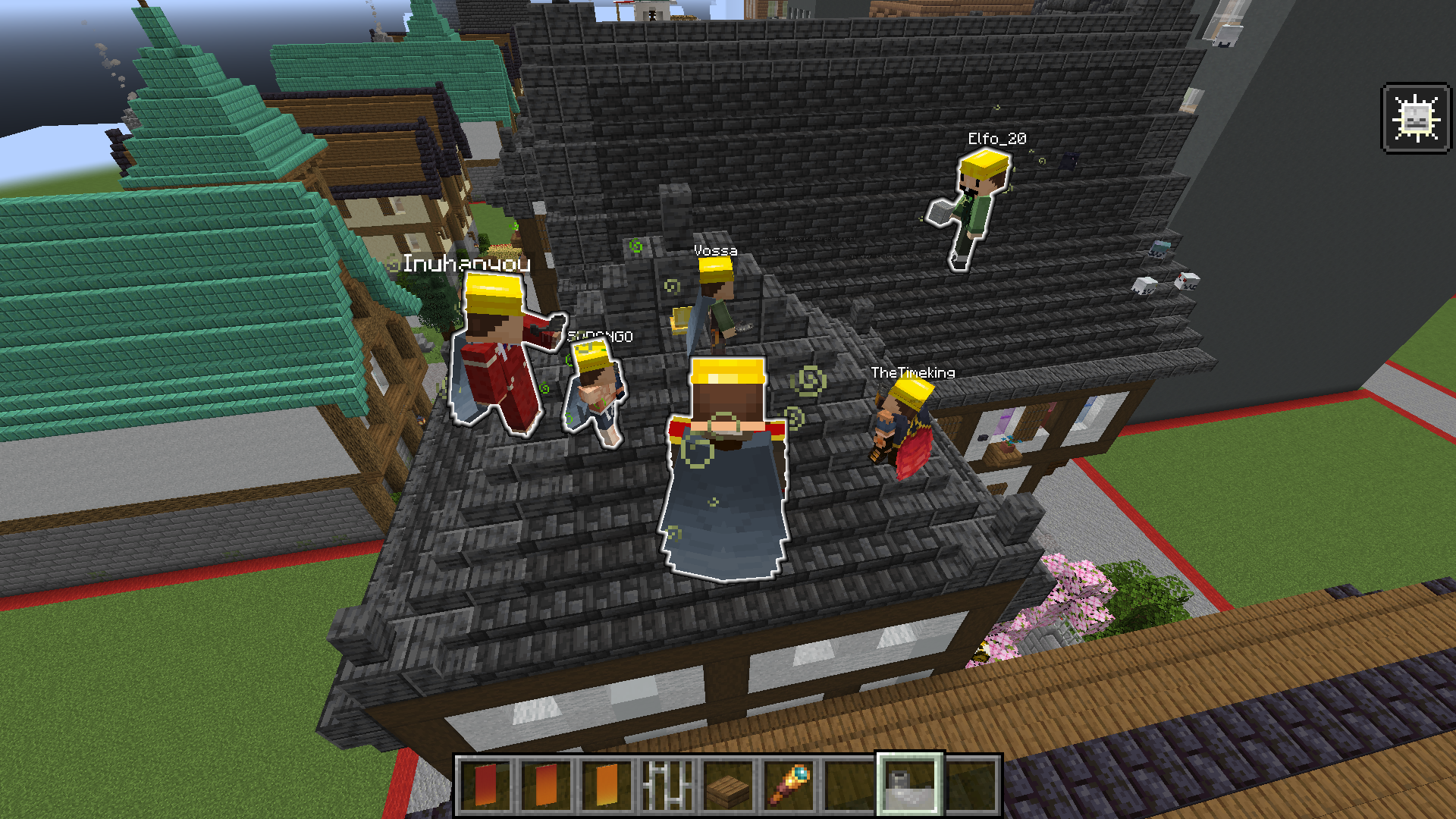Select the red-orange gradient banner slot
Viewport: 1456px width, 819px height.
pos(547,785)
